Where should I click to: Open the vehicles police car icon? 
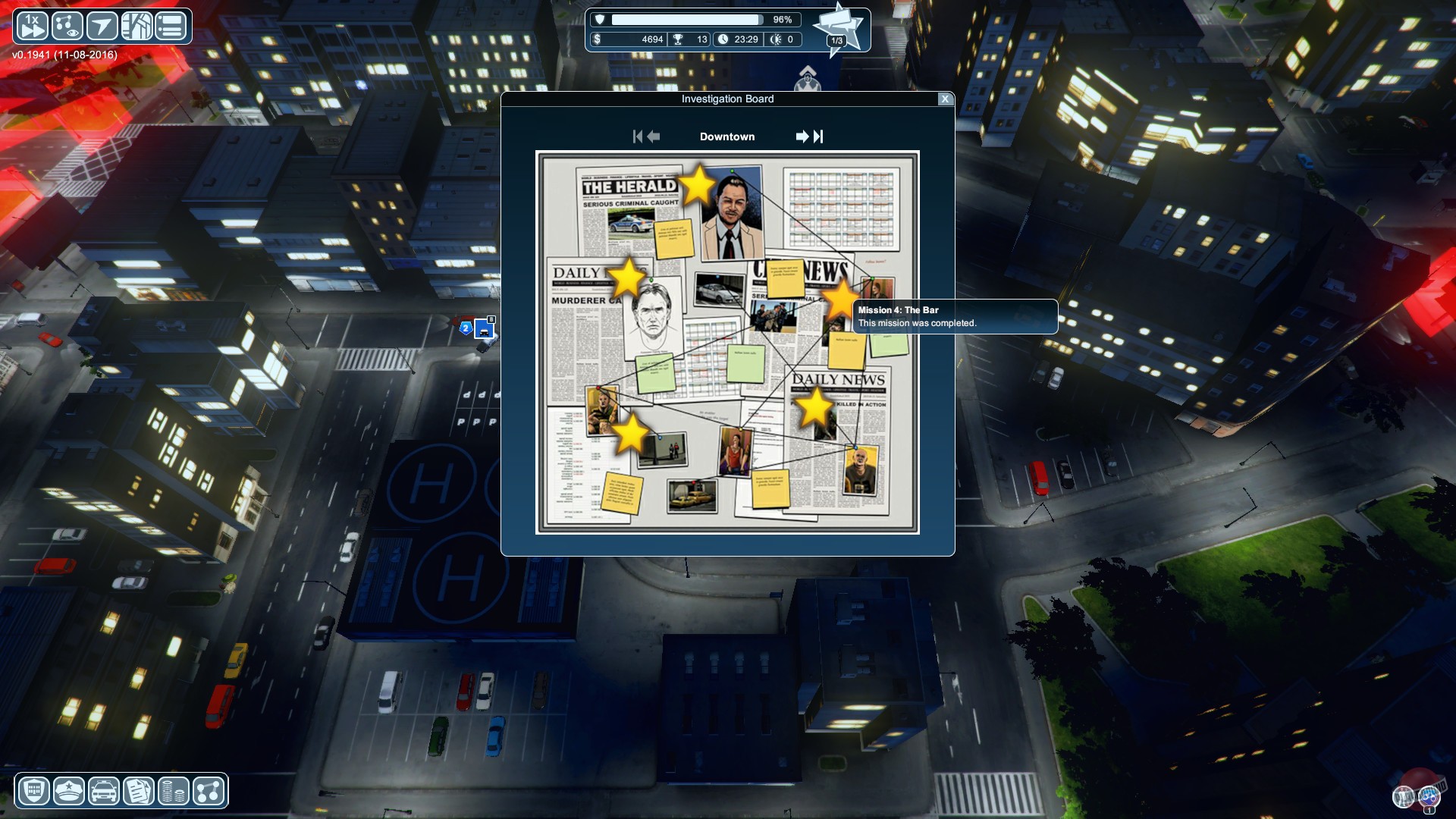coord(103,791)
